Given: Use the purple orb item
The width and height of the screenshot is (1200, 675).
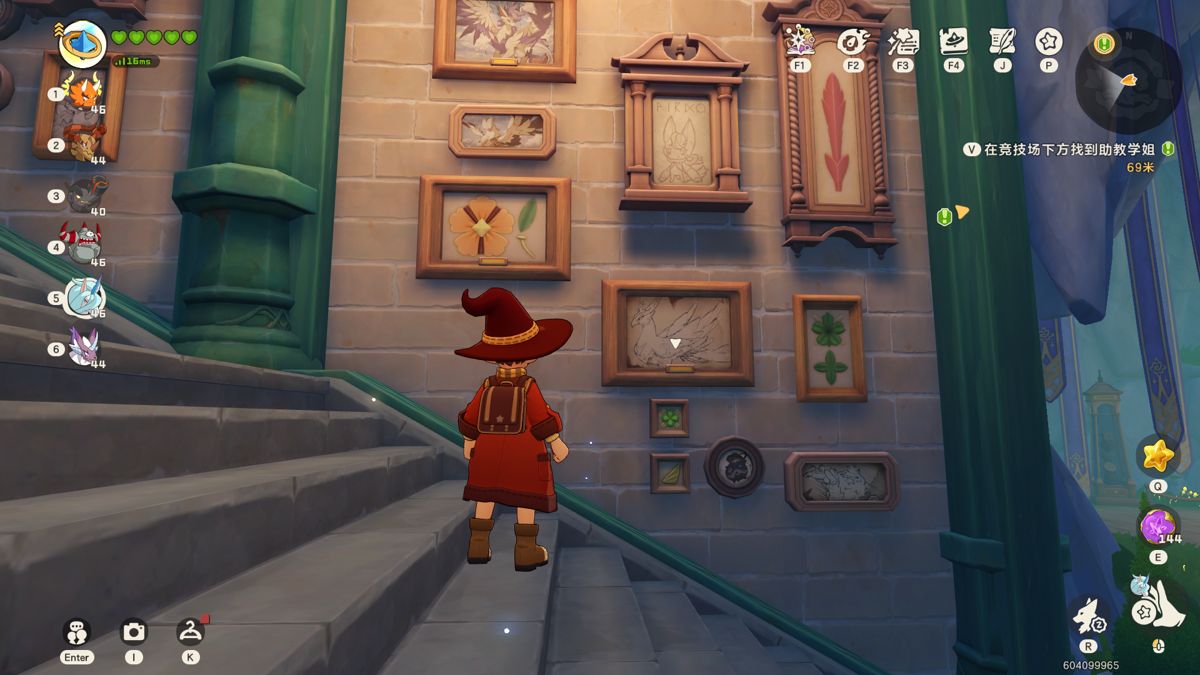Looking at the screenshot, I should point(1158,525).
